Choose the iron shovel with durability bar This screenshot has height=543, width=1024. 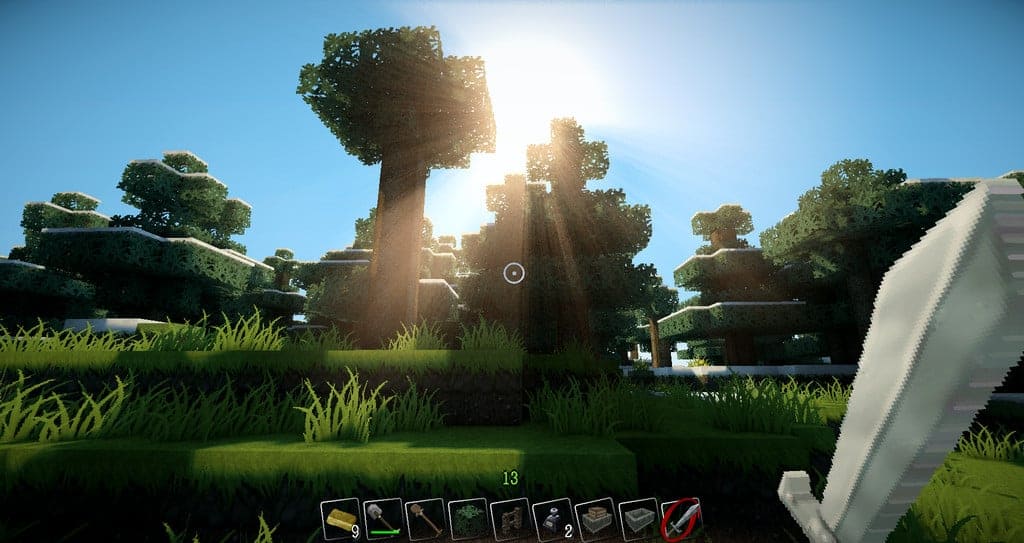383,519
